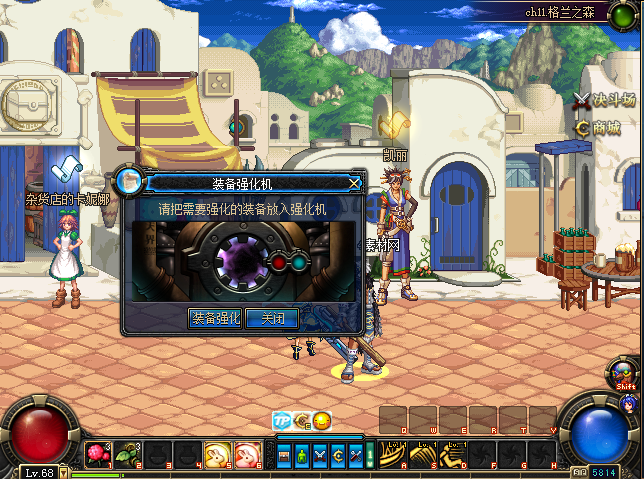Screen dimensions: 644x479
Task: Click the gold C coin icon above the hotbar
Action: coord(302,421)
